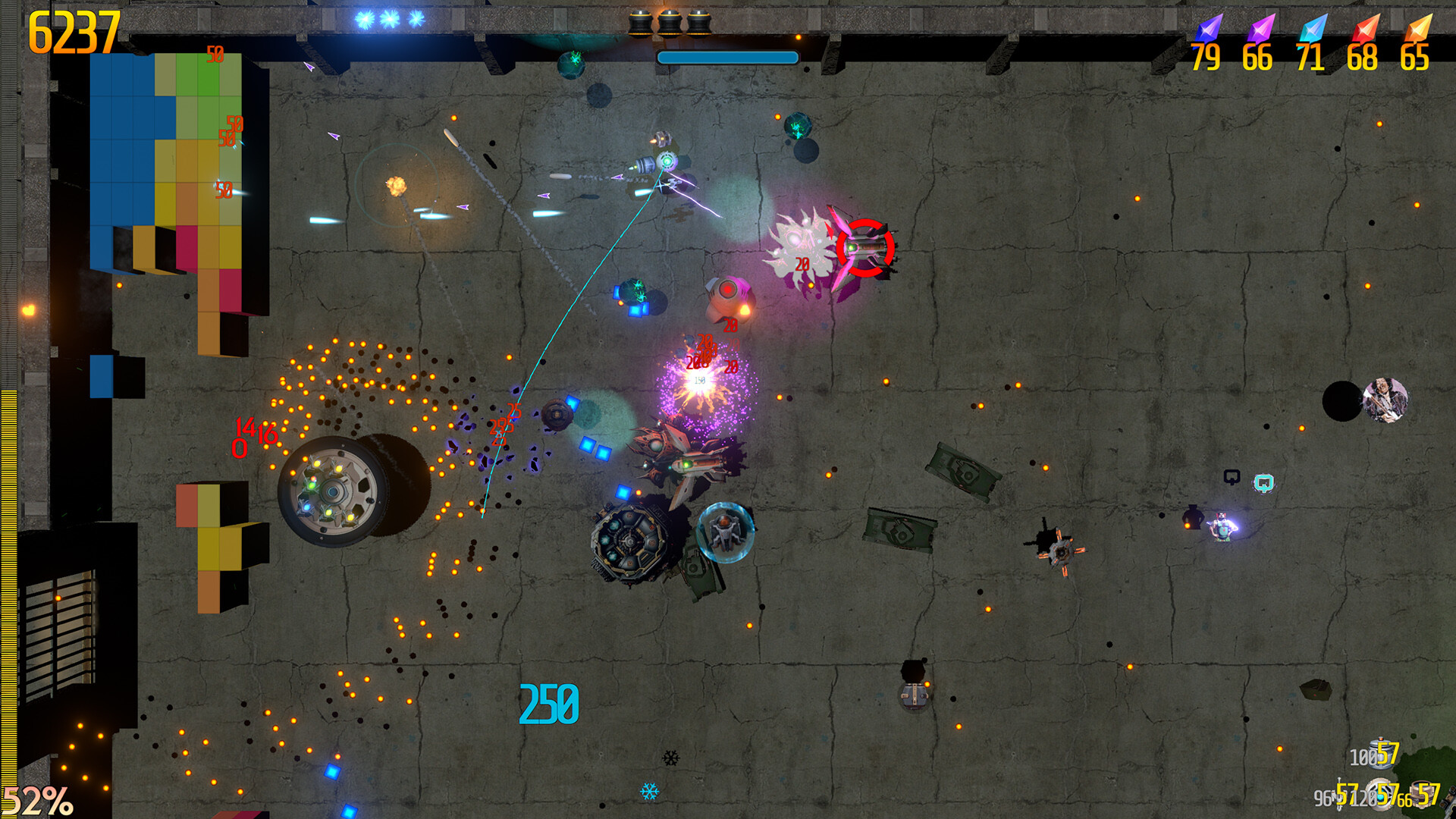Click the yellow score counter 6237

click(x=71, y=33)
